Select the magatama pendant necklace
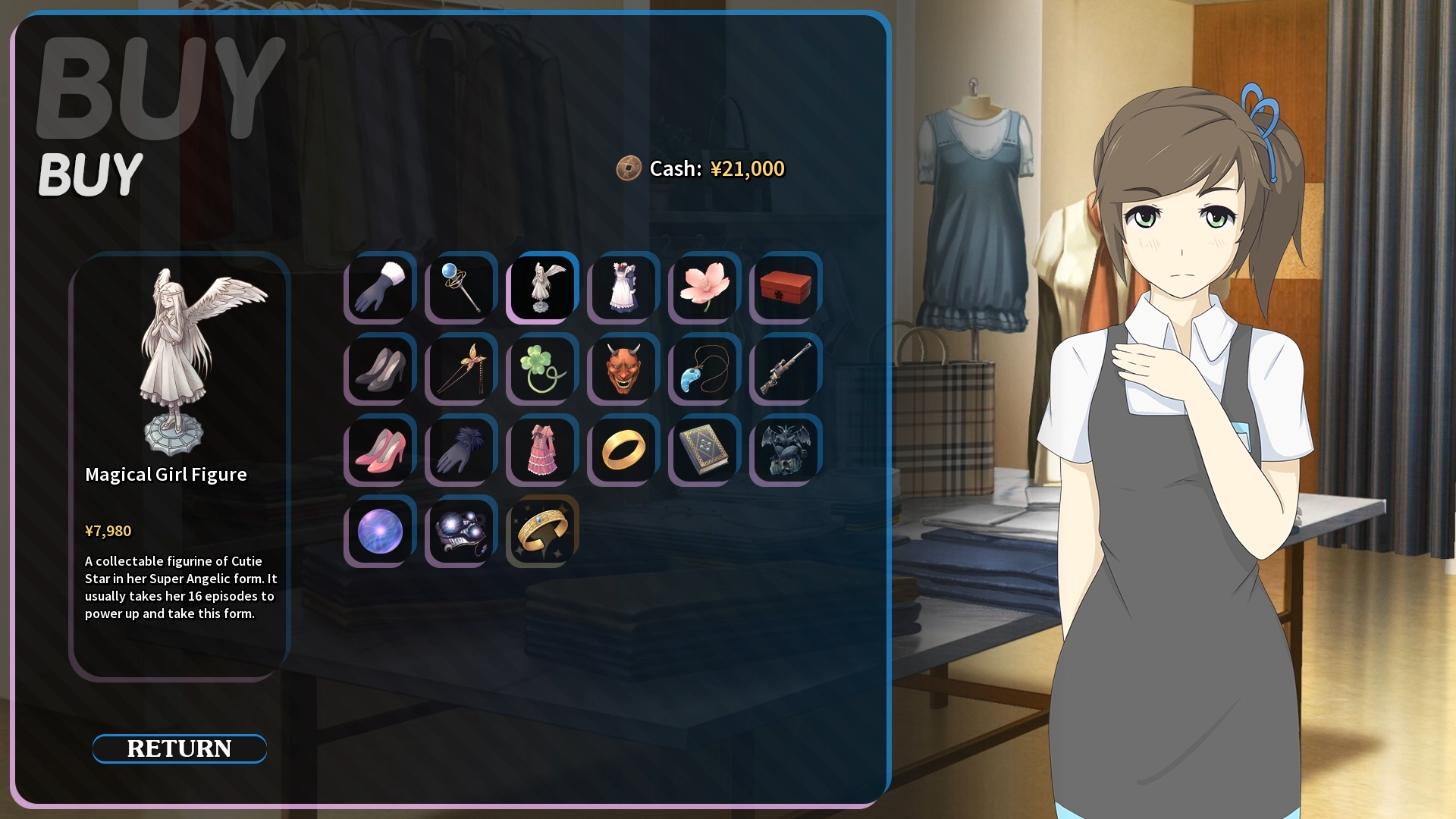This screenshot has height=819, width=1456. click(x=702, y=369)
